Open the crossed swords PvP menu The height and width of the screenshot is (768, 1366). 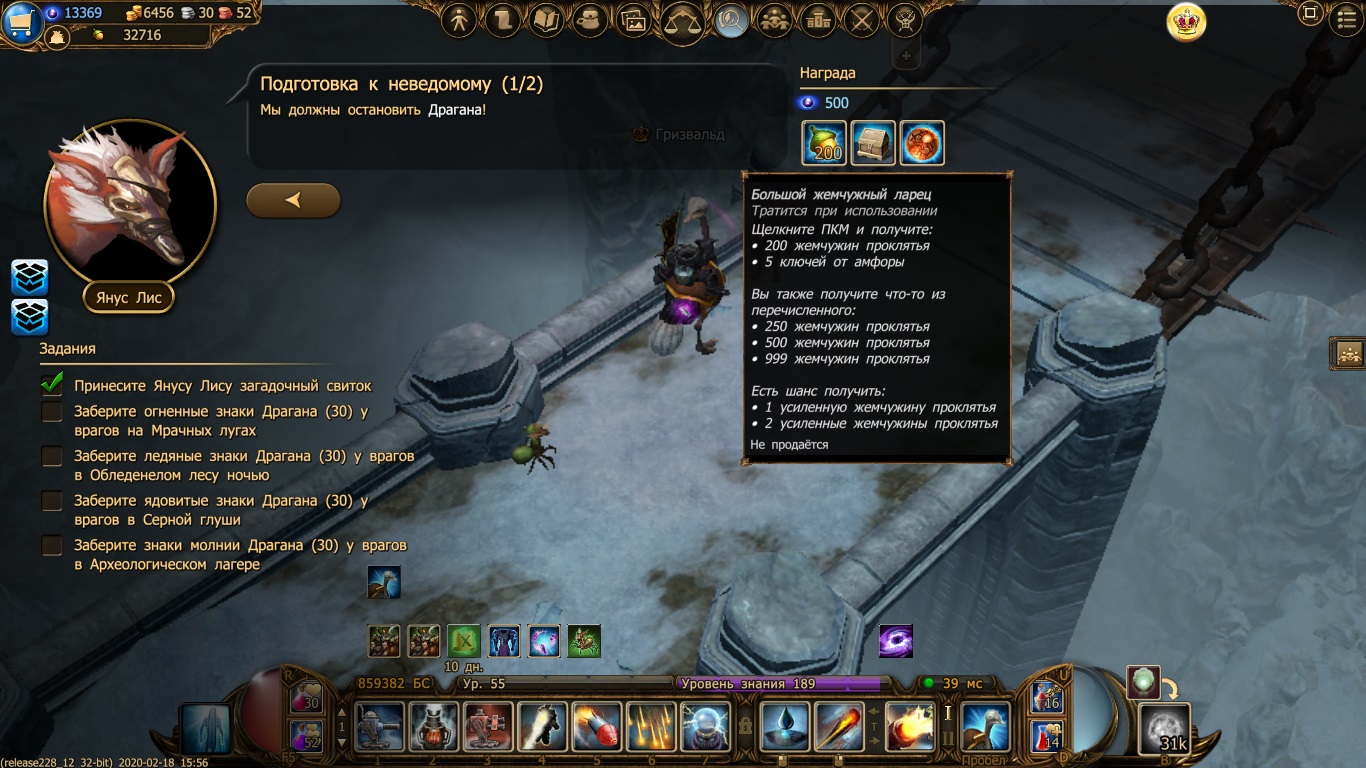click(x=861, y=20)
